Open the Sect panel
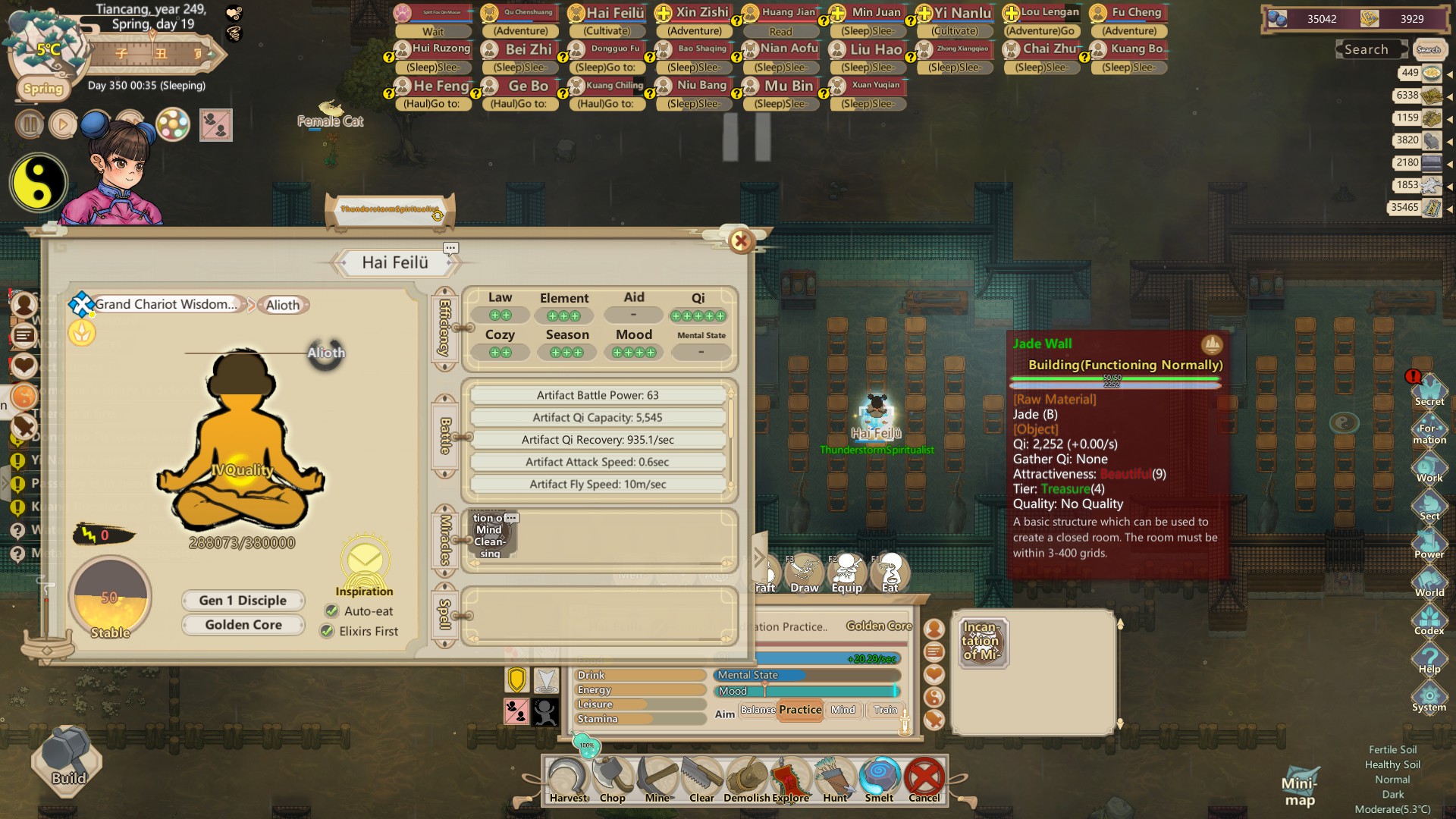Image resolution: width=1456 pixels, height=819 pixels. (1430, 503)
